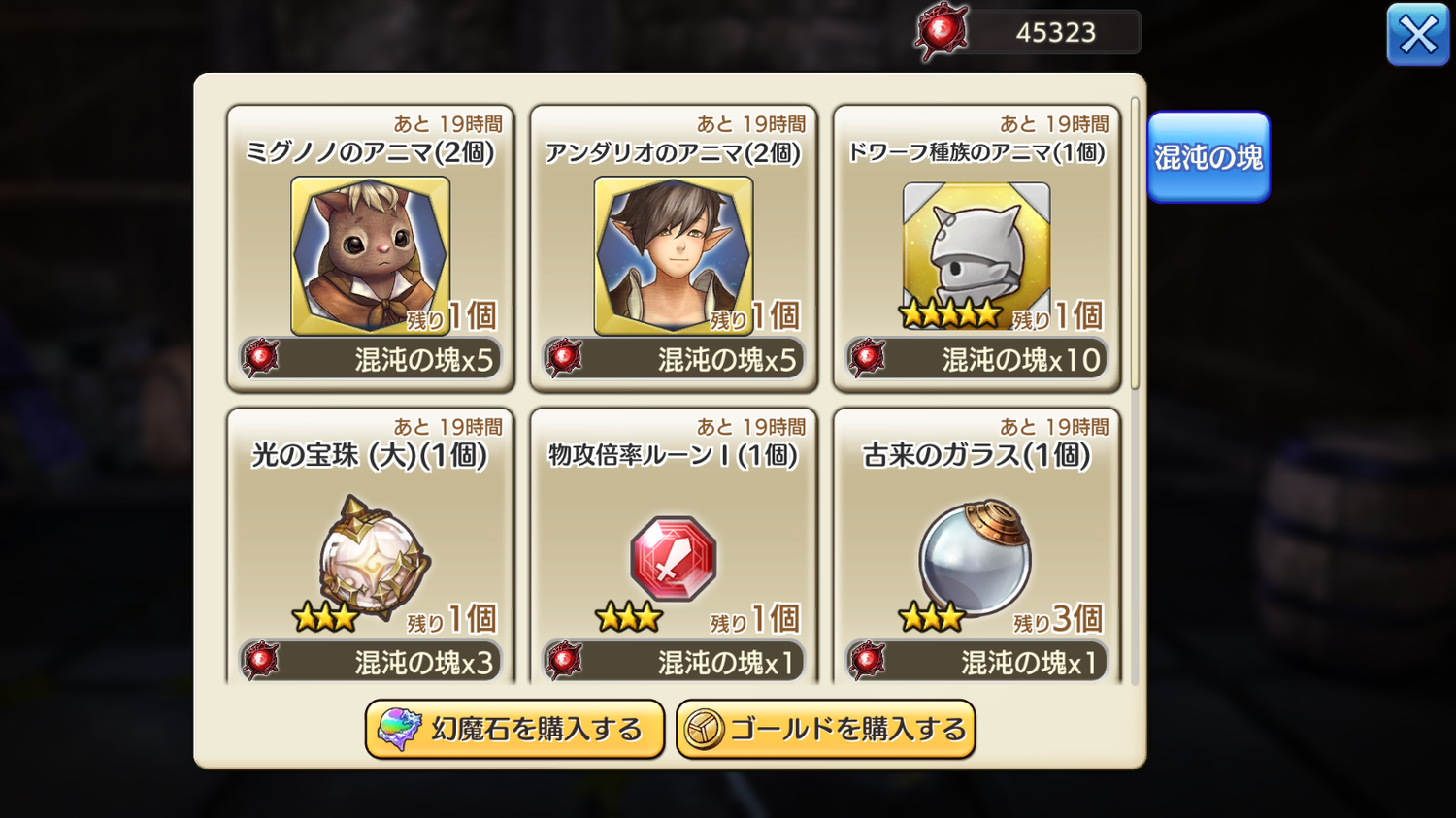
Task: Open 幻魔石を購入する button
Action: pos(514,729)
